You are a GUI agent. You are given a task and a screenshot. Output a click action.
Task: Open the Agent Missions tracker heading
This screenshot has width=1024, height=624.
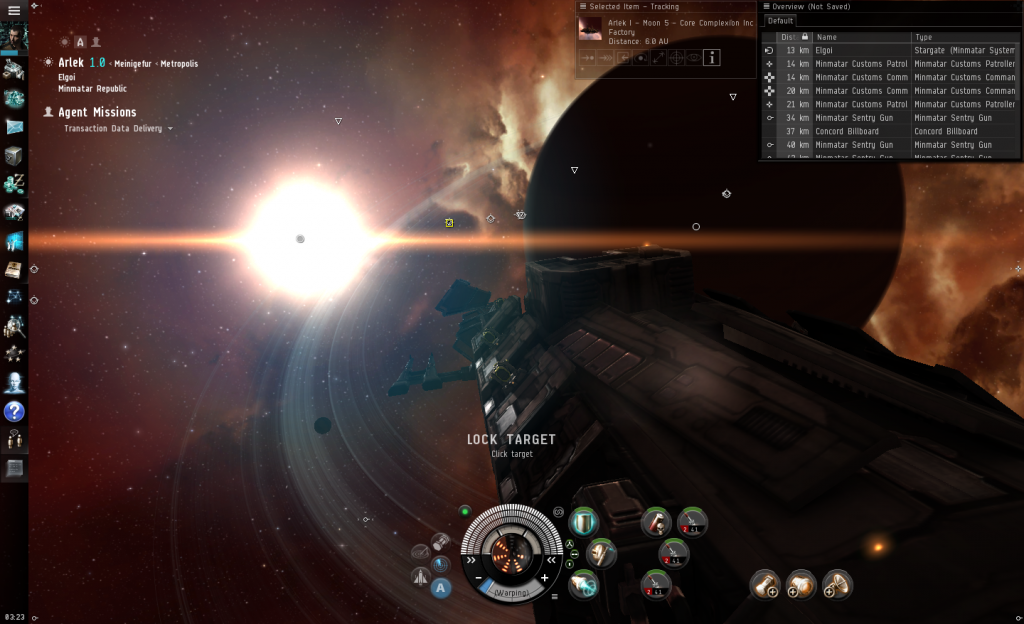(x=97, y=112)
